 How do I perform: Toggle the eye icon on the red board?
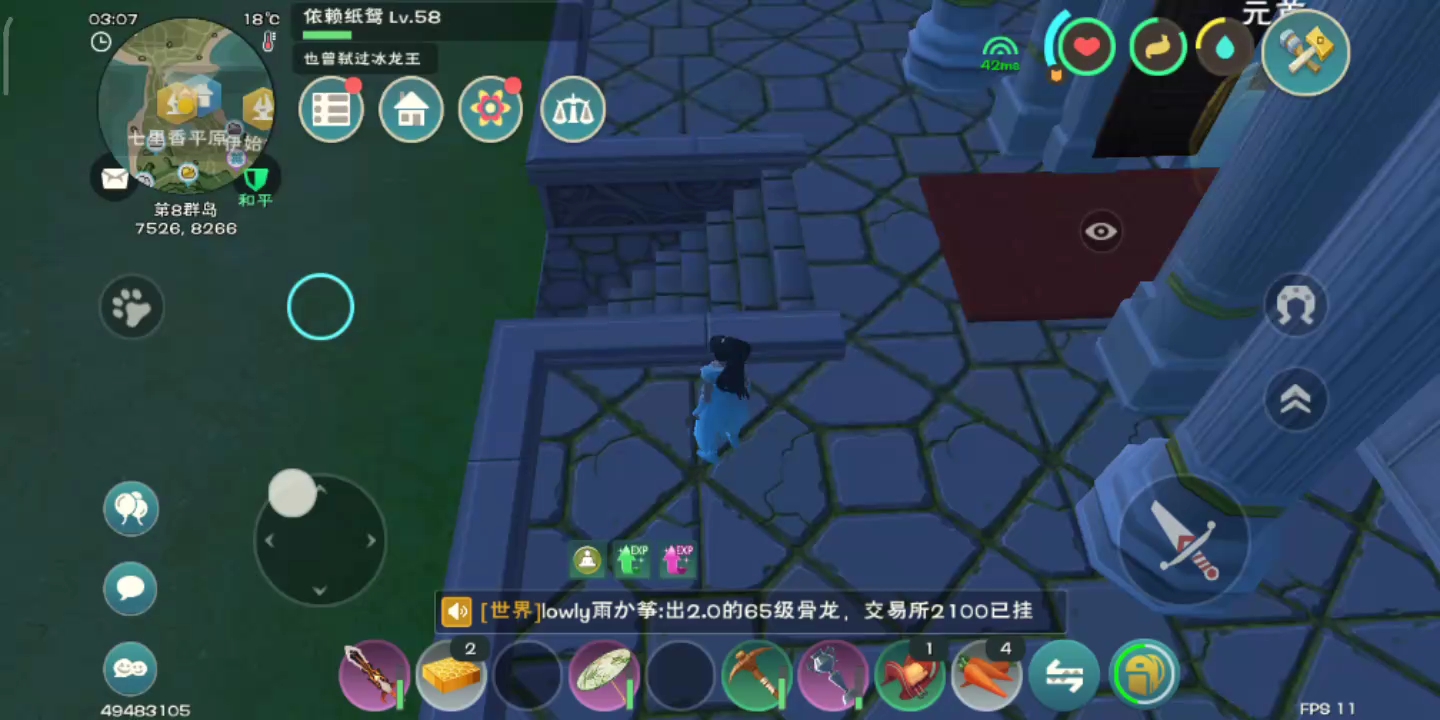pos(1100,231)
